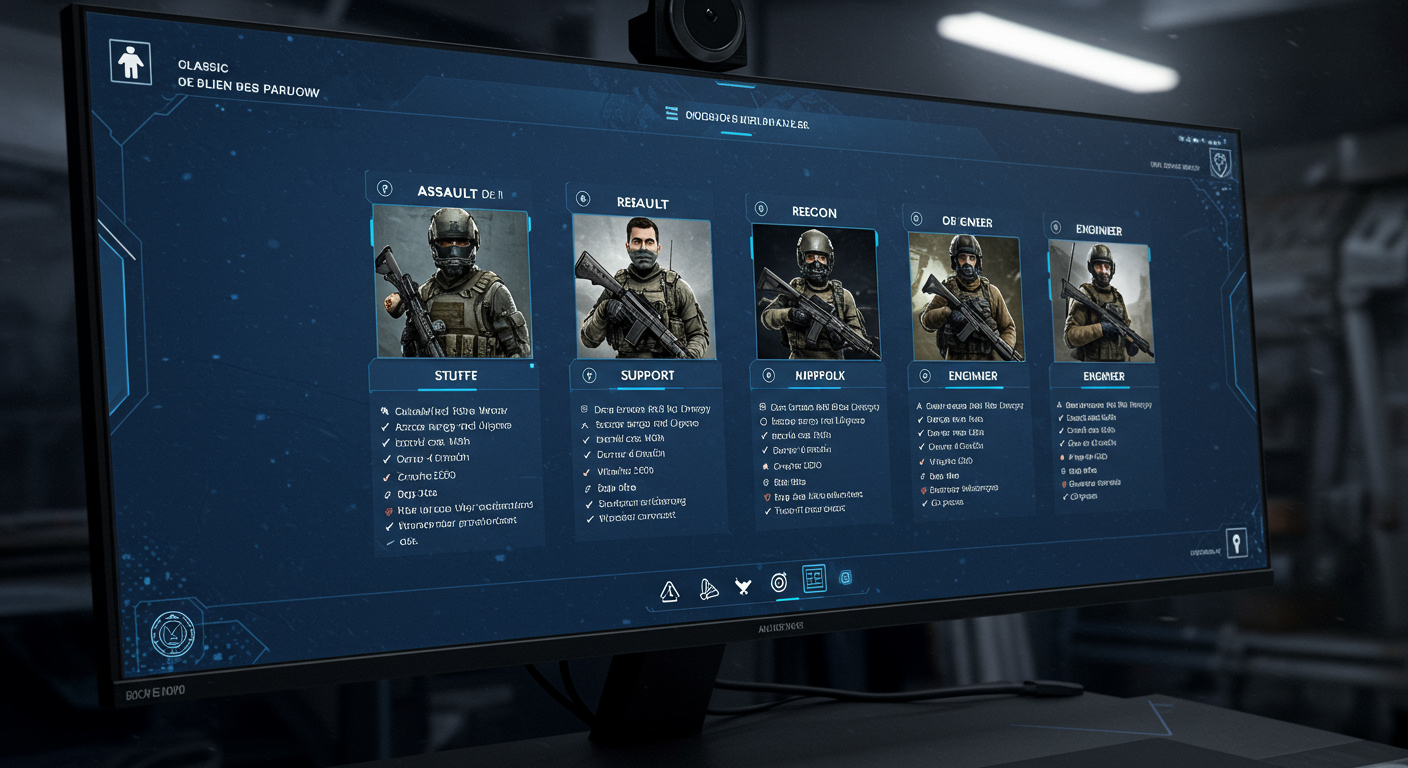Select the ASSAULT class portrait card

click(x=452, y=282)
